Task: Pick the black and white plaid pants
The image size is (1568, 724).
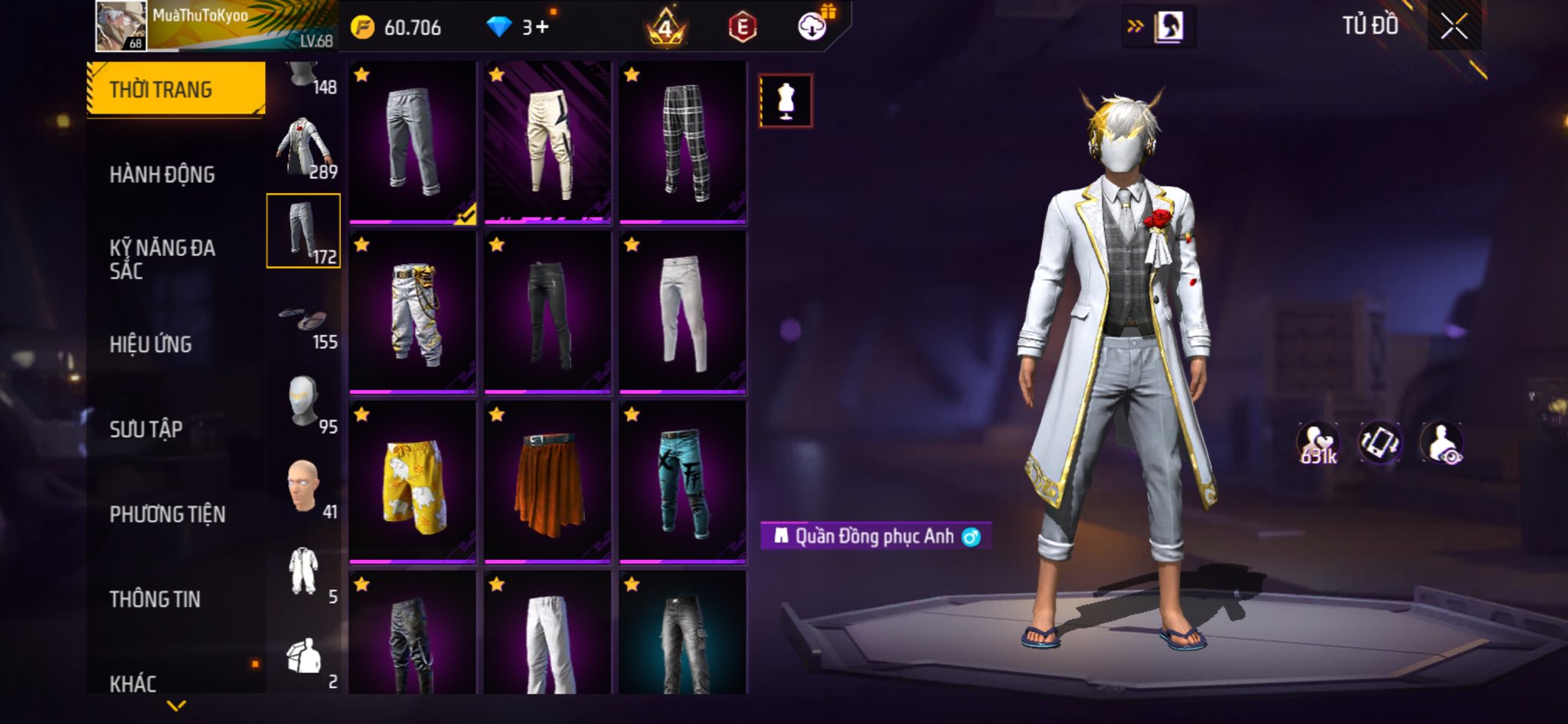Action: (682, 143)
